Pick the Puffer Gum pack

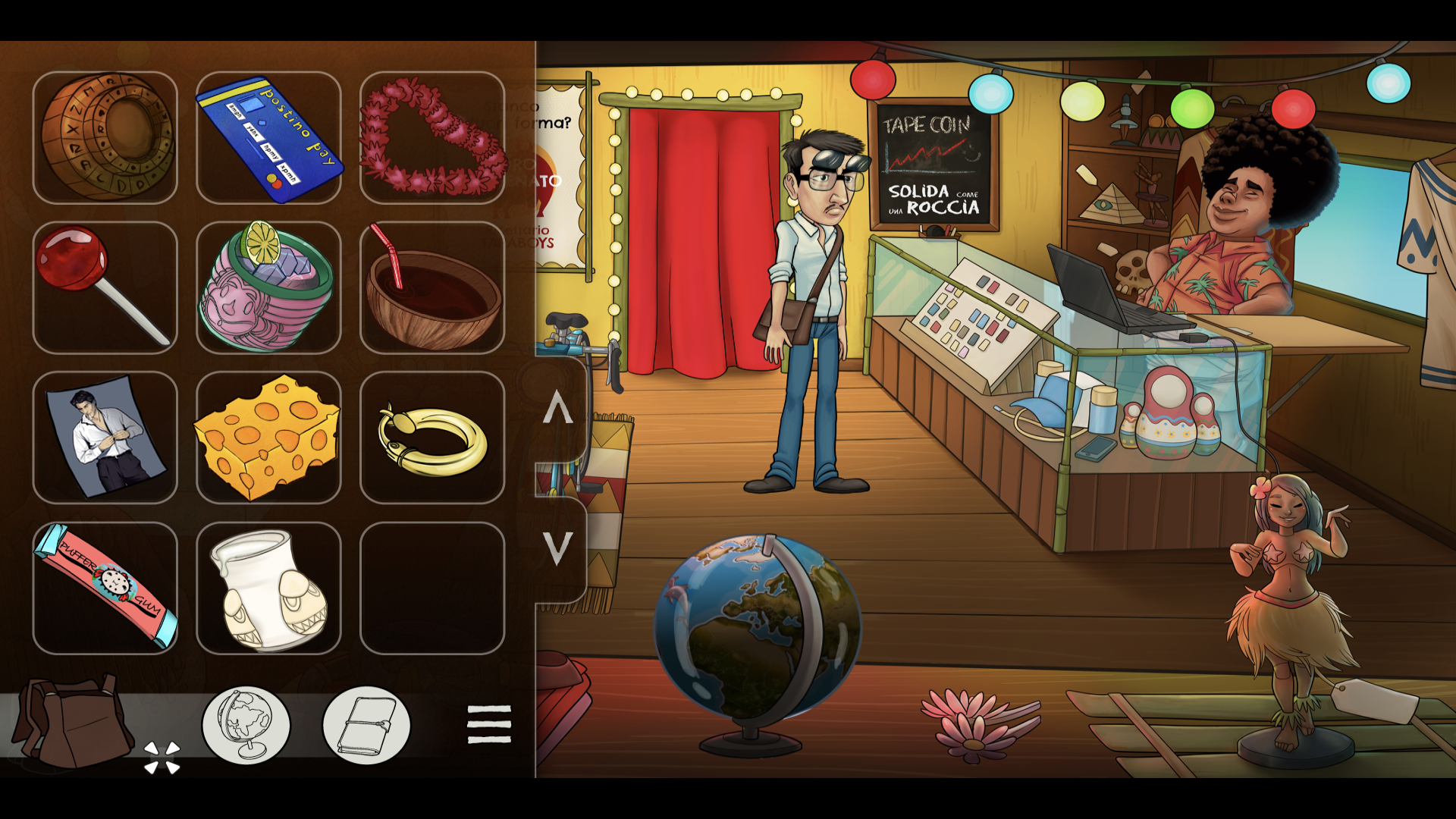click(x=105, y=588)
